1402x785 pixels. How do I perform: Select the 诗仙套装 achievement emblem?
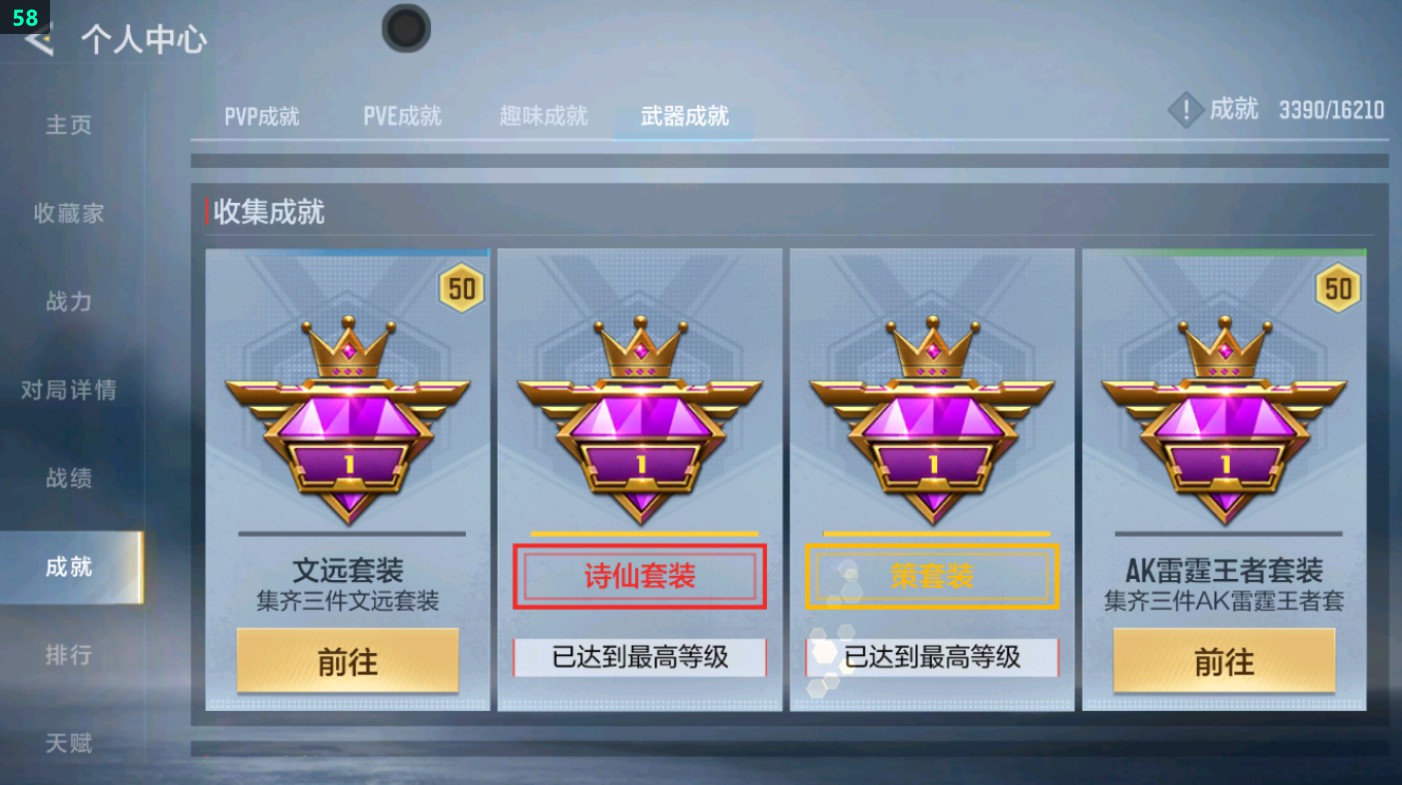tap(640, 420)
